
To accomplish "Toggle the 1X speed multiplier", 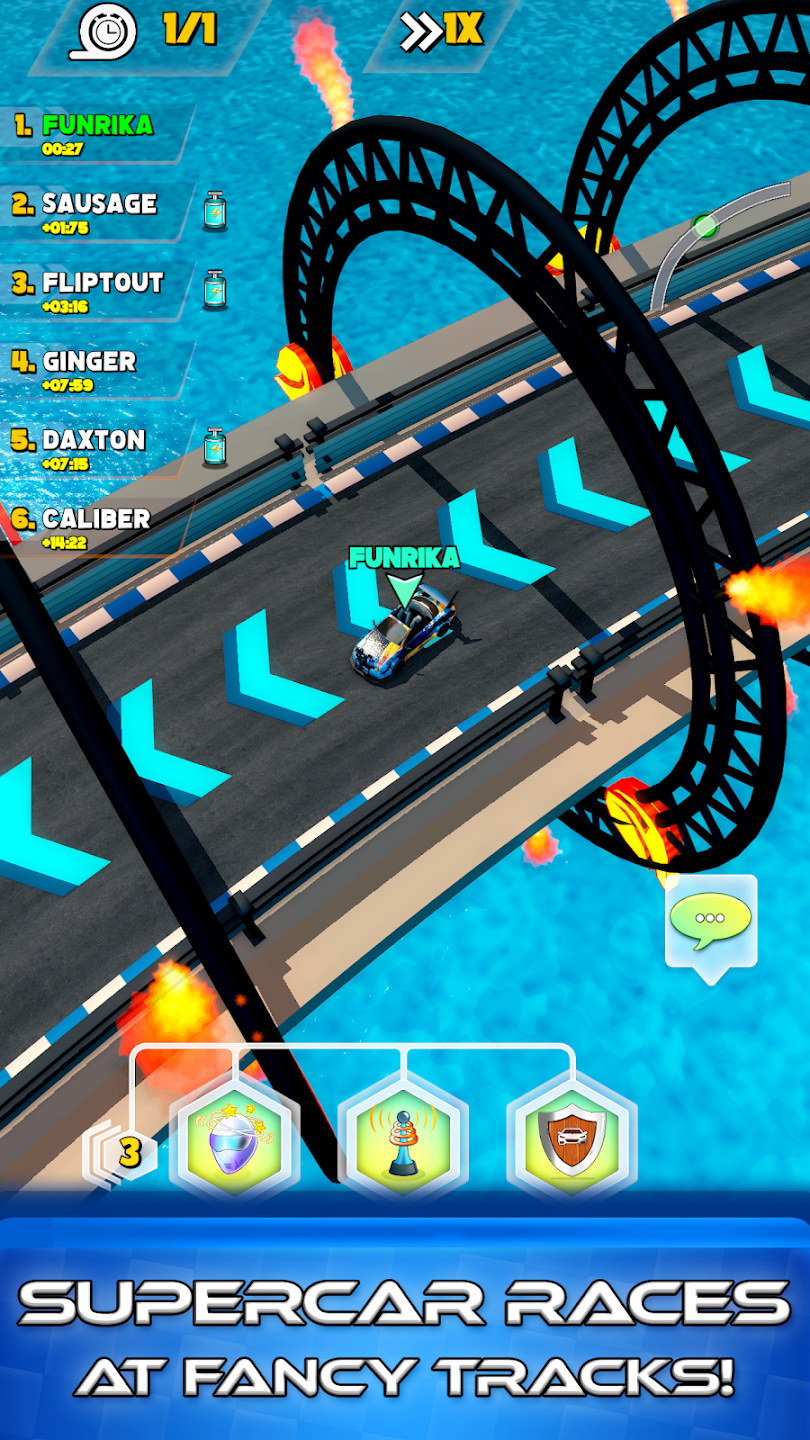I will coord(442,32).
